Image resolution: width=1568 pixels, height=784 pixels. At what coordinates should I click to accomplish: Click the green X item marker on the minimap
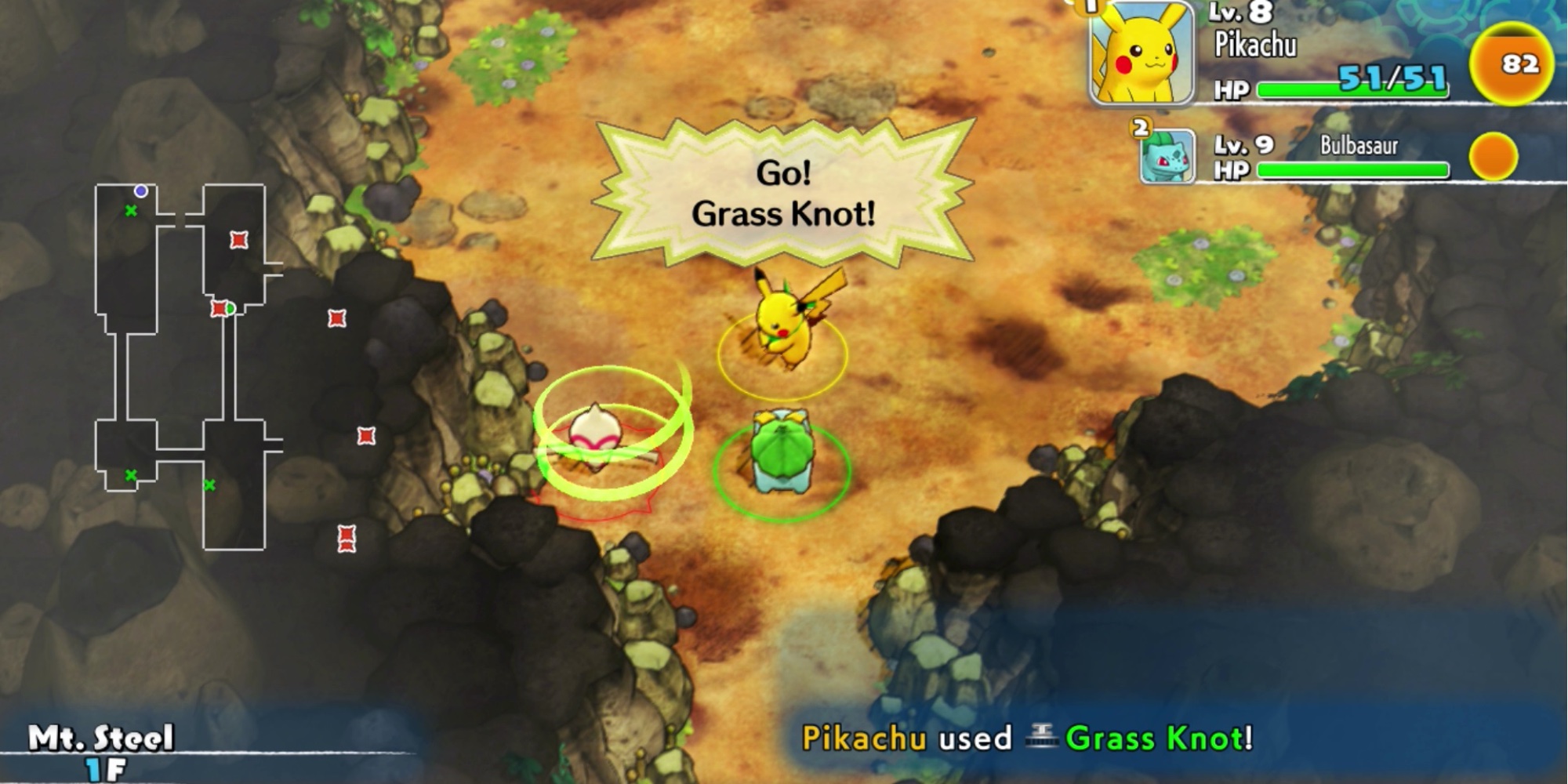(129, 210)
